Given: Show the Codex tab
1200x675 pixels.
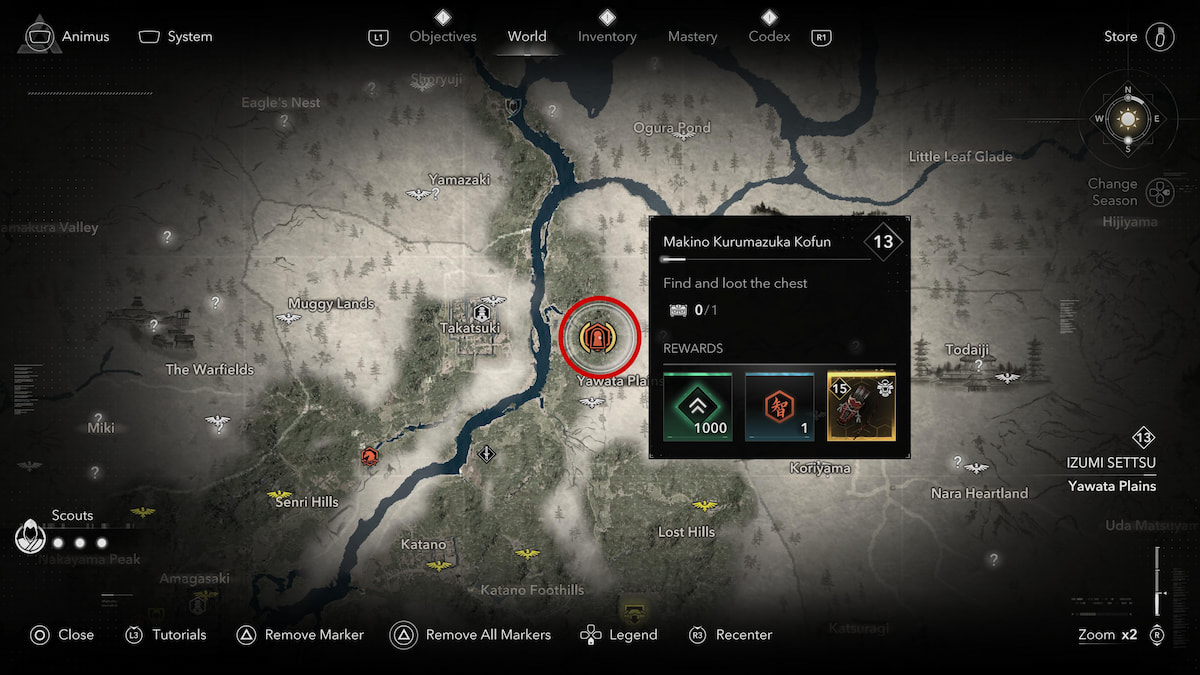Looking at the screenshot, I should [x=769, y=37].
